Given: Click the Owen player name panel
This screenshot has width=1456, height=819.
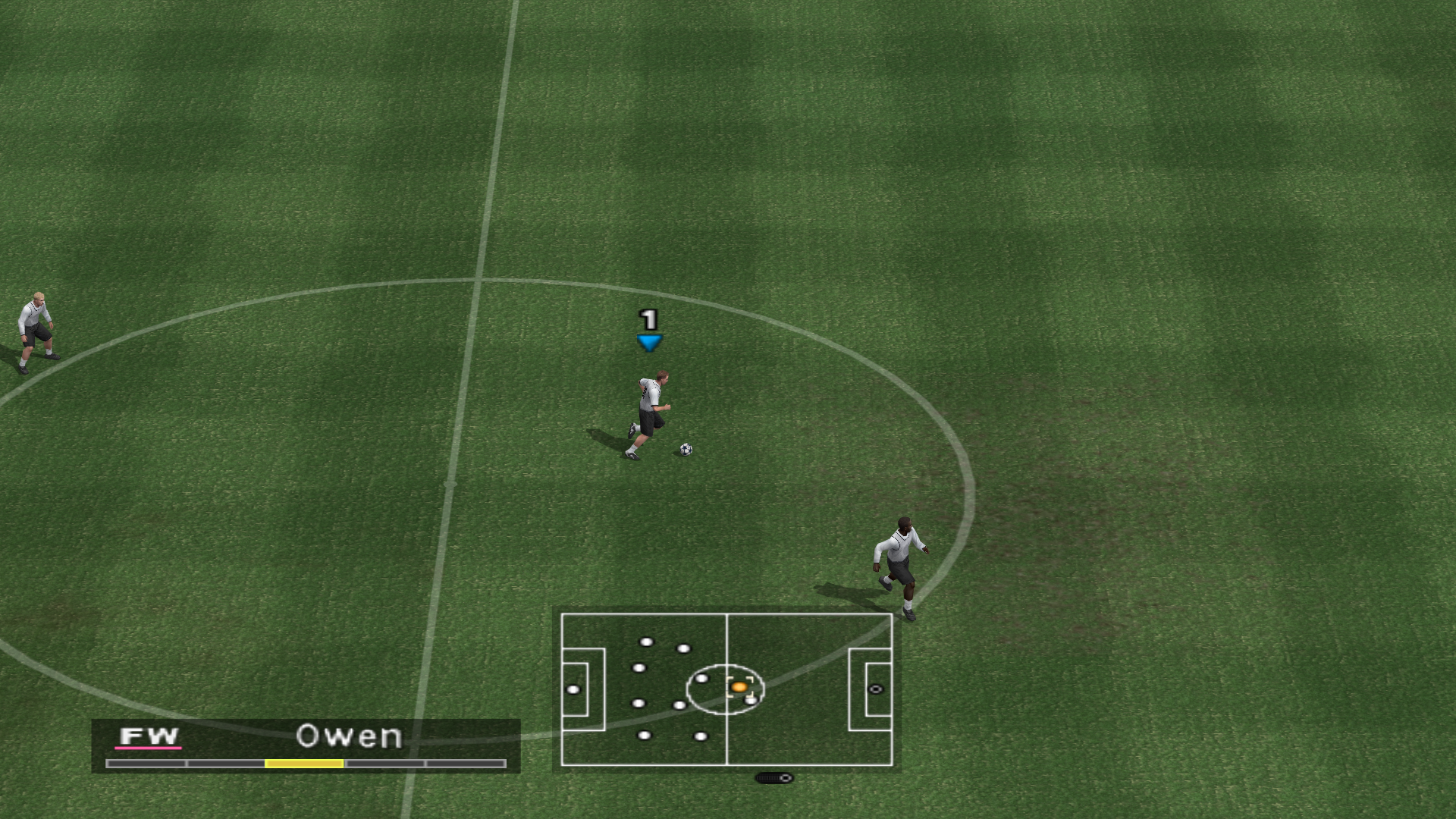Looking at the screenshot, I should tap(306, 745).
